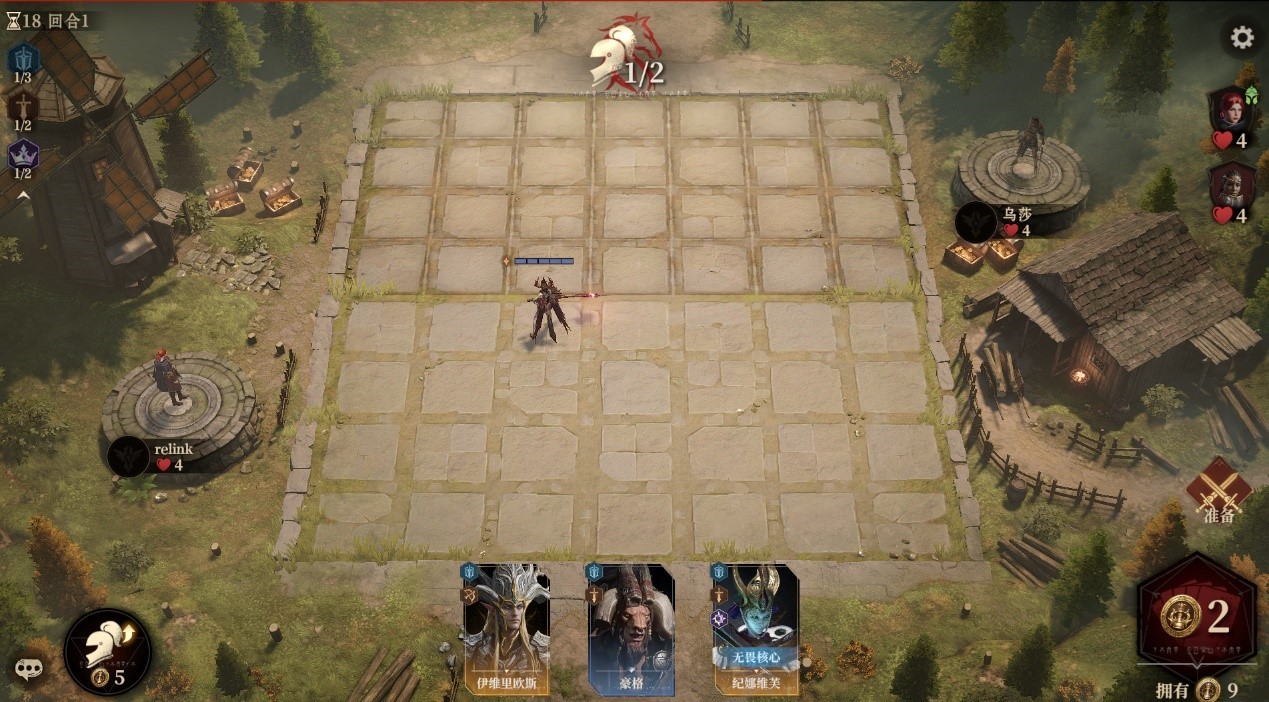Inspect the brown sword synergy icon
Image resolution: width=1269 pixels, height=702 pixels.
23,106
